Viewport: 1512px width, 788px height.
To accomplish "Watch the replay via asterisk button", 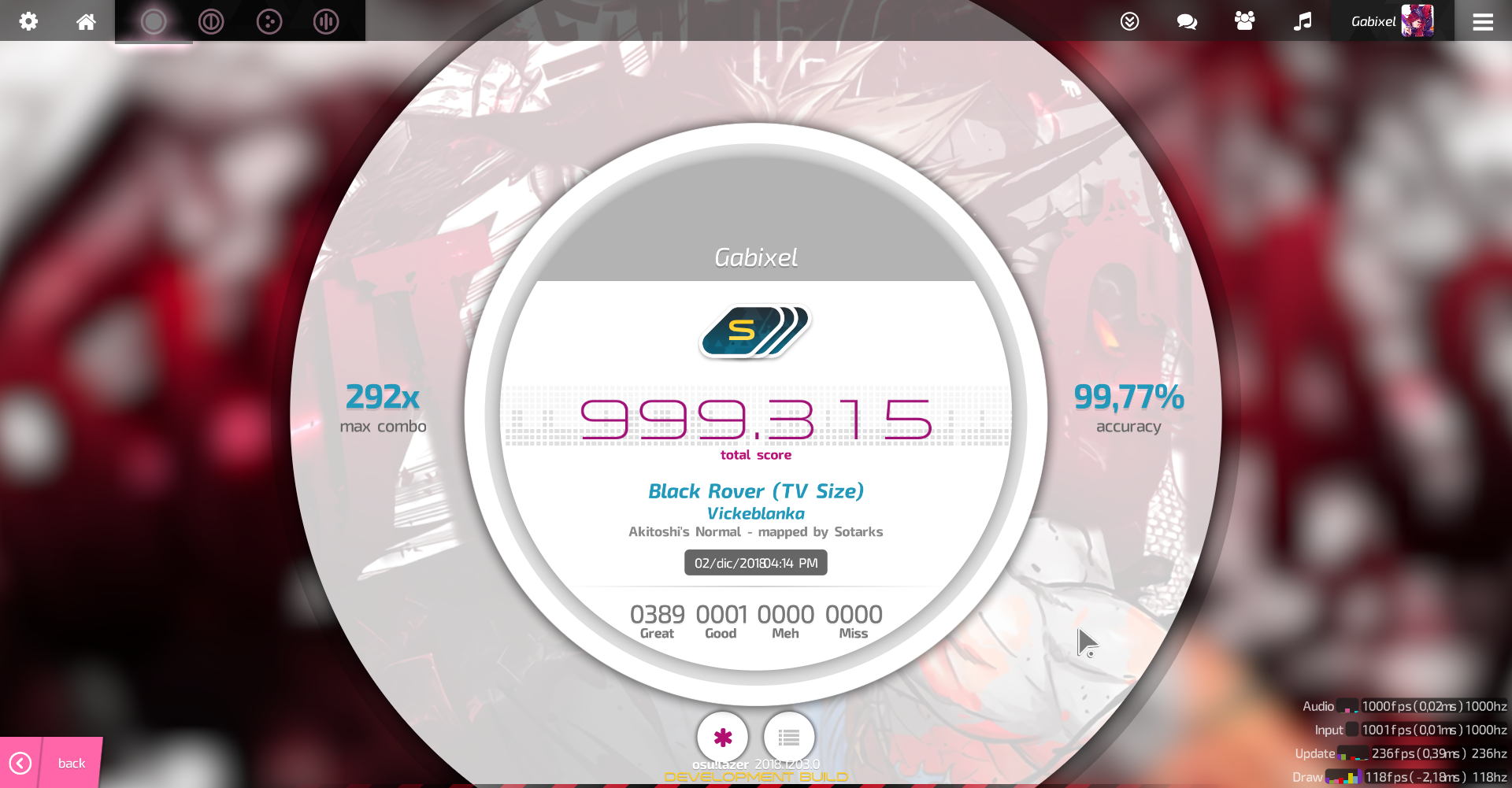I will coord(722,738).
